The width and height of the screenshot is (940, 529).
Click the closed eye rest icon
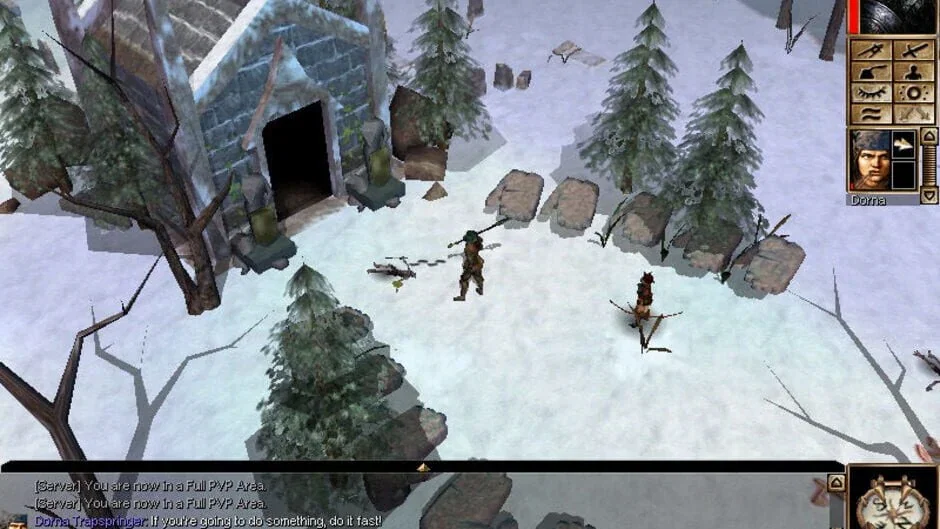(870, 92)
